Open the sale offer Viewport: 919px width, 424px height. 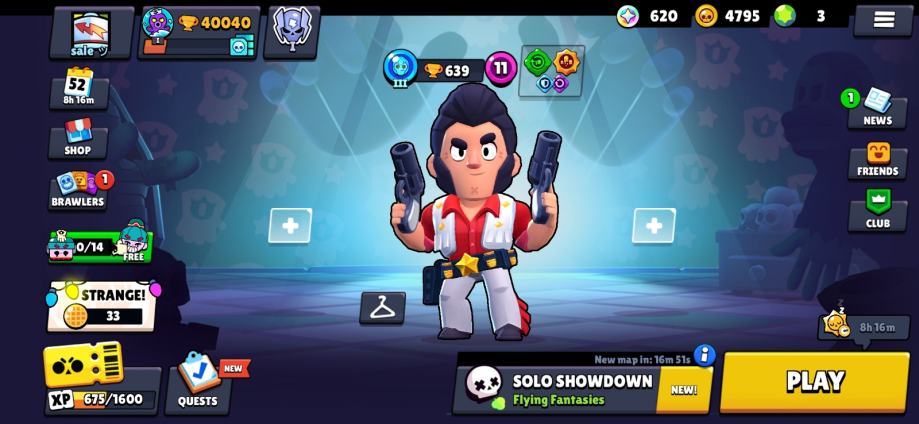coord(91,32)
